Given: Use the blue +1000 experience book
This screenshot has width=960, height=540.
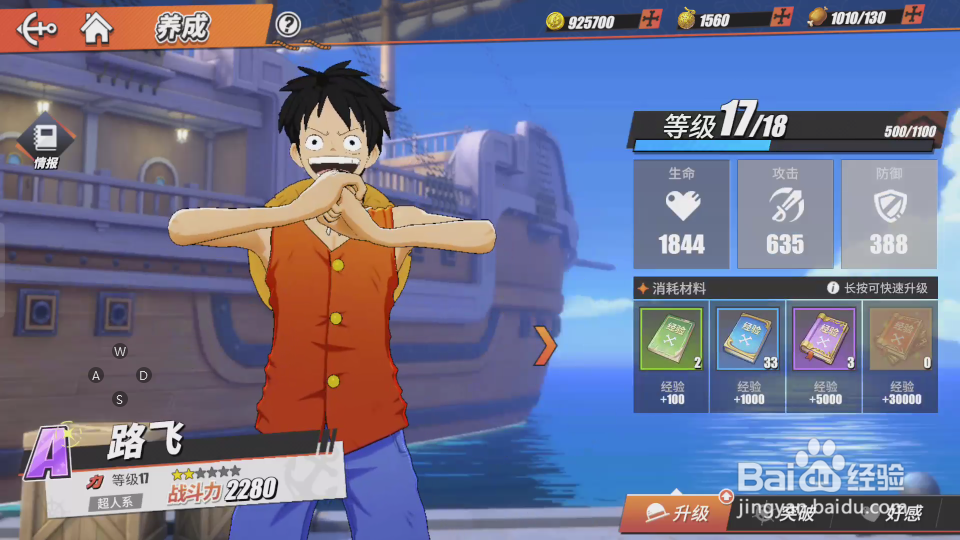Looking at the screenshot, I should point(748,342).
